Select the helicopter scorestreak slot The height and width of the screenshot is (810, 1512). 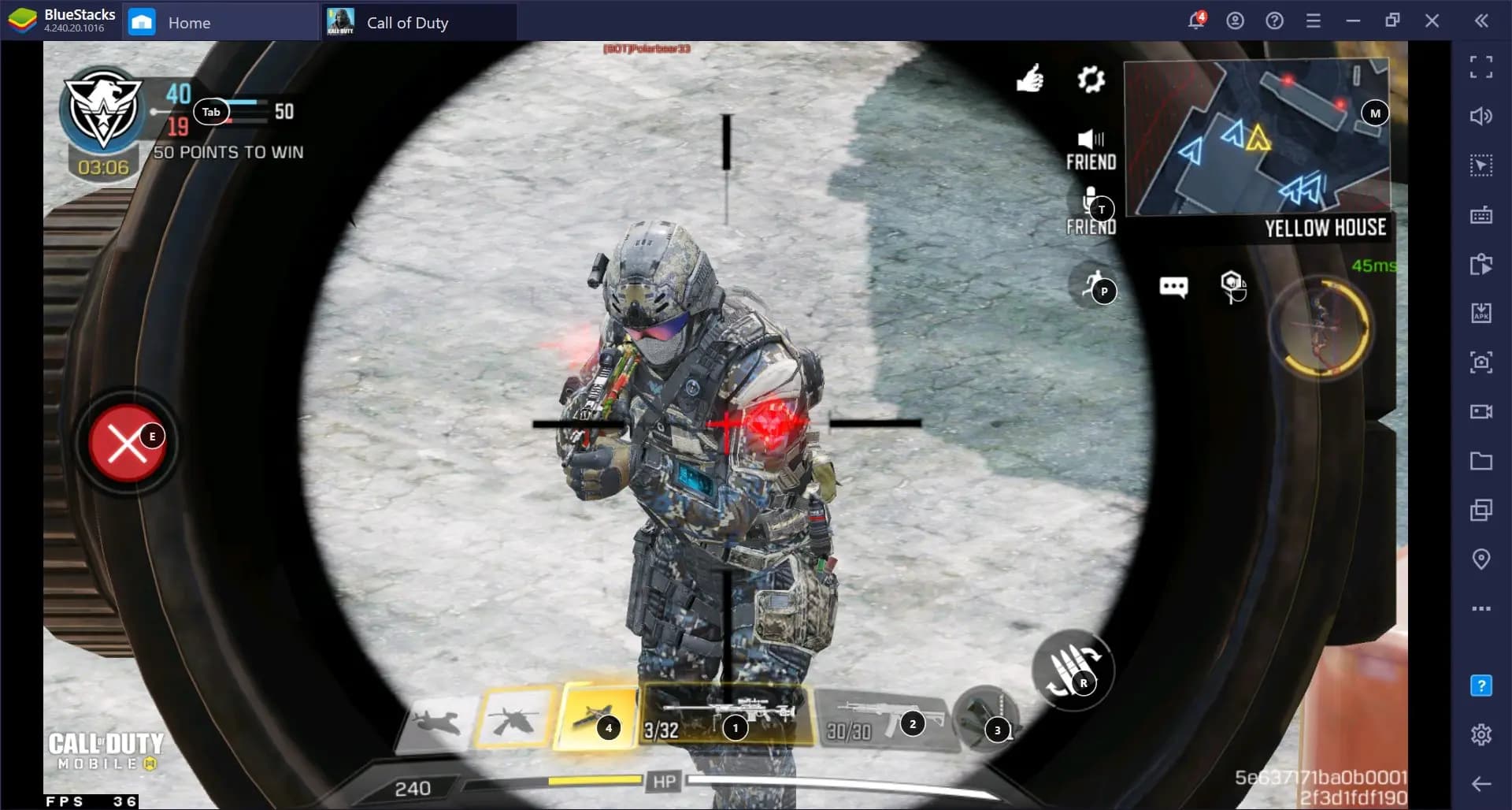pyautogui.click(x=513, y=718)
